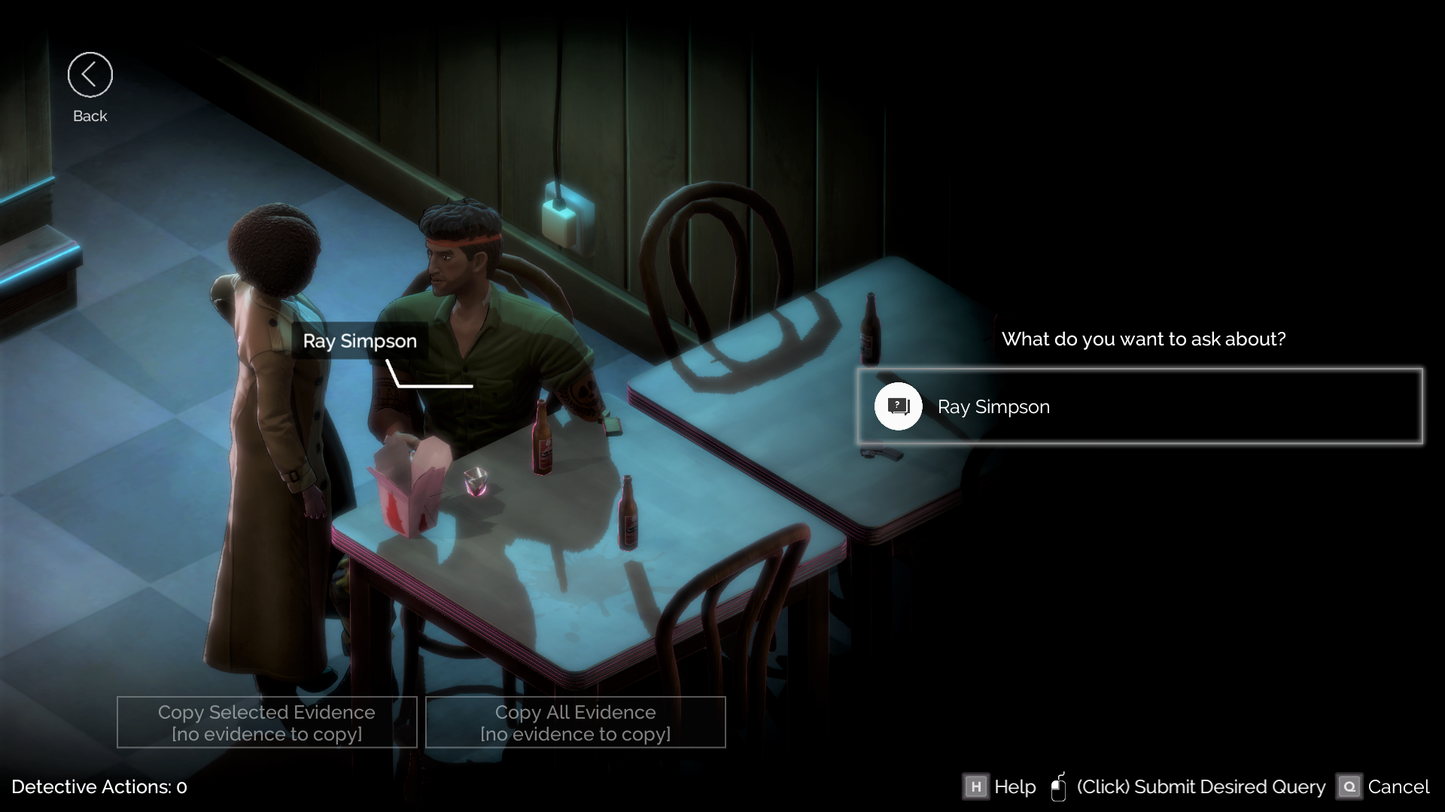Click the Copy Selected Evidence button
Image resolution: width=1445 pixels, height=812 pixels.
[x=267, y=722]
